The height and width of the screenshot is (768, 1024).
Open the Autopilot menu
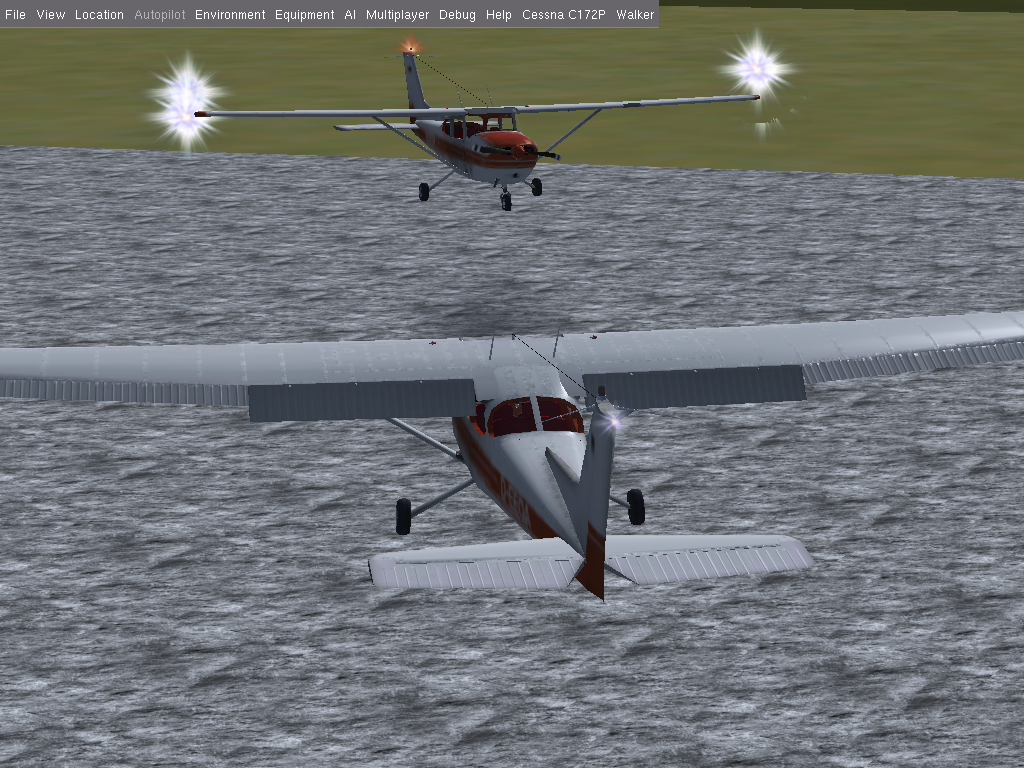click(x=160, y=15)
